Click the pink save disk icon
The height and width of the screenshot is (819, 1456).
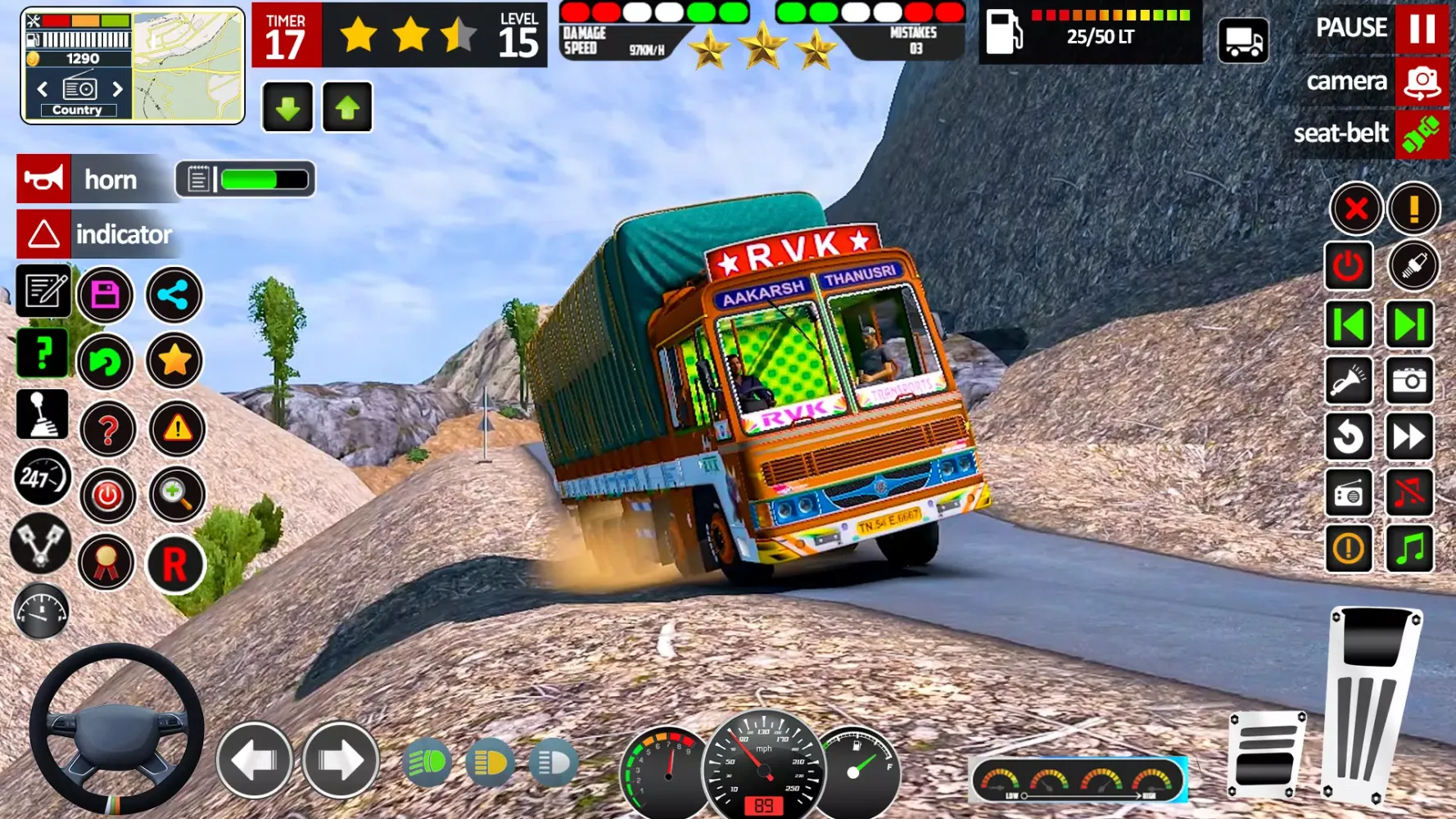(106, 295)
